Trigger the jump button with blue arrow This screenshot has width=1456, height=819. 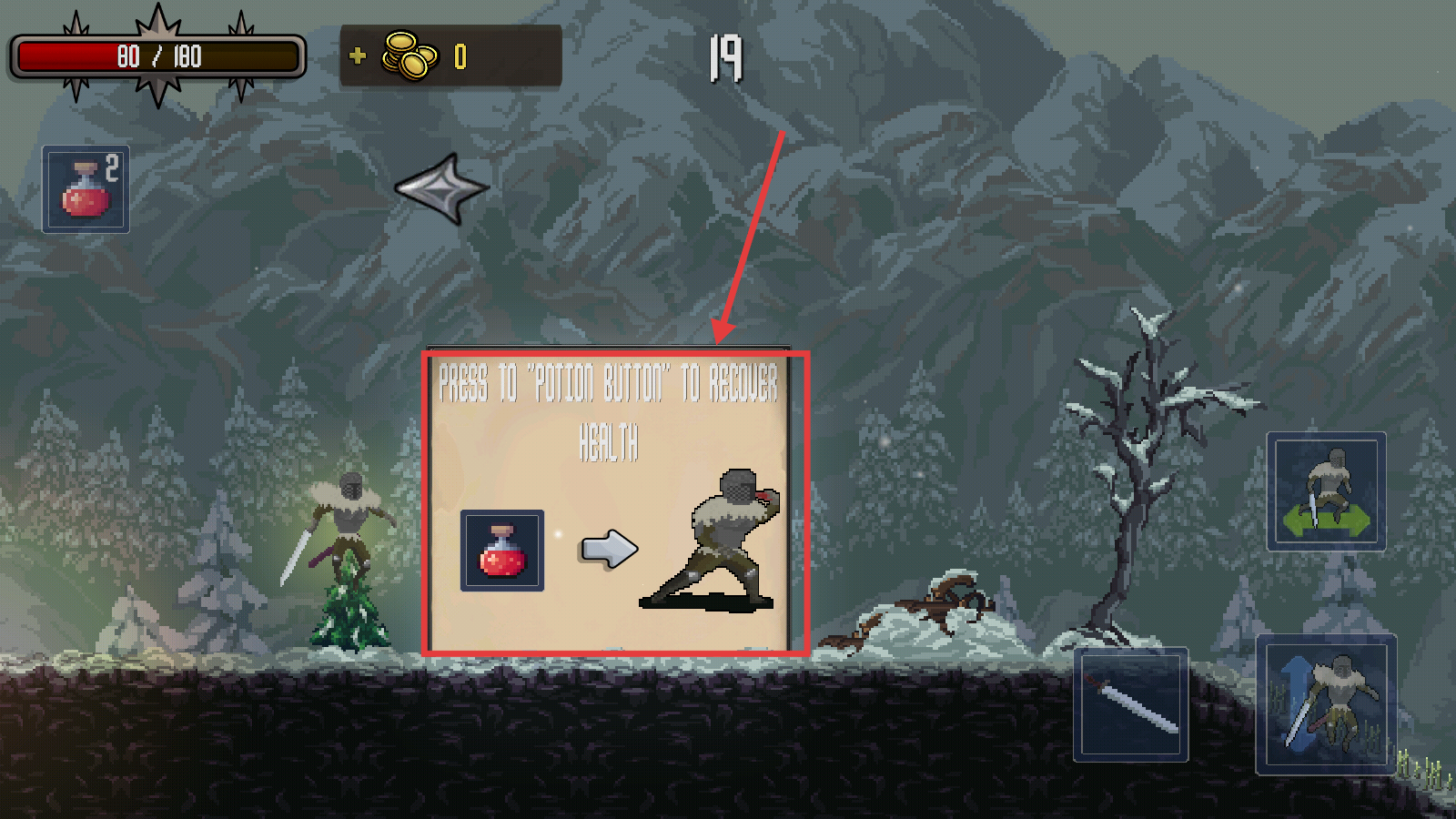[x=1326, y=705]
